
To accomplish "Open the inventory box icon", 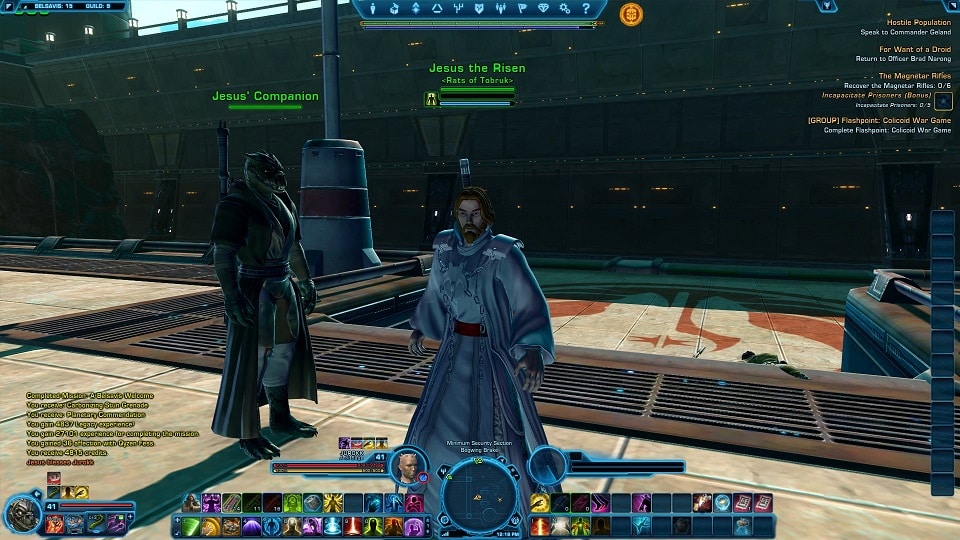I will coord(394,9).
